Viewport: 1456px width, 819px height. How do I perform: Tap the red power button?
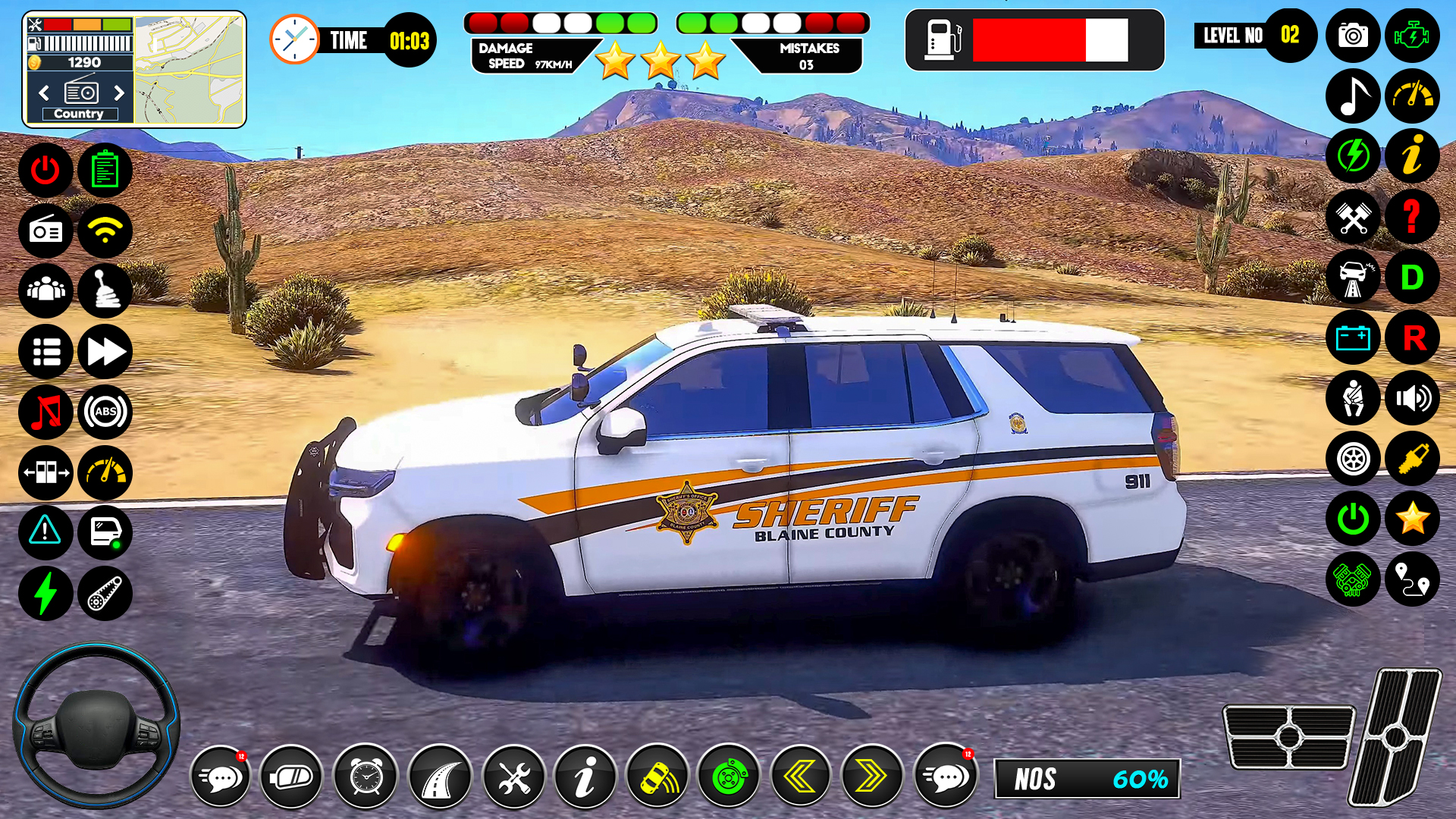coord(45,170)
